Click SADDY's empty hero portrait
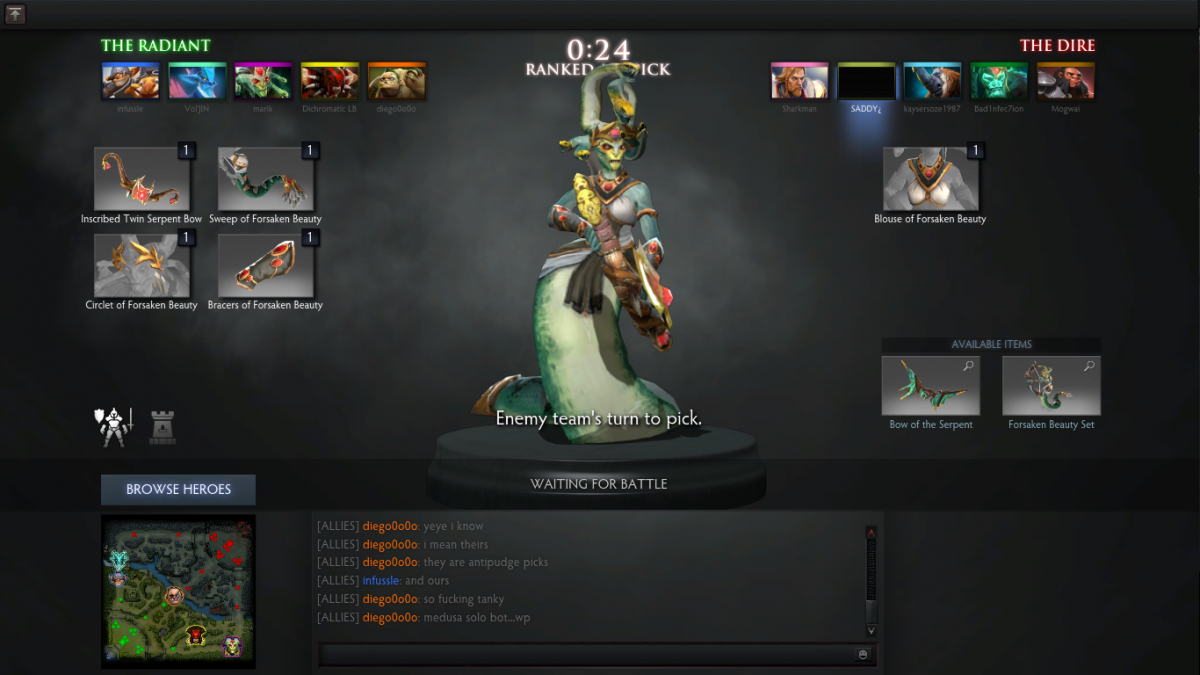1200x675 pixels. (866, 81)
